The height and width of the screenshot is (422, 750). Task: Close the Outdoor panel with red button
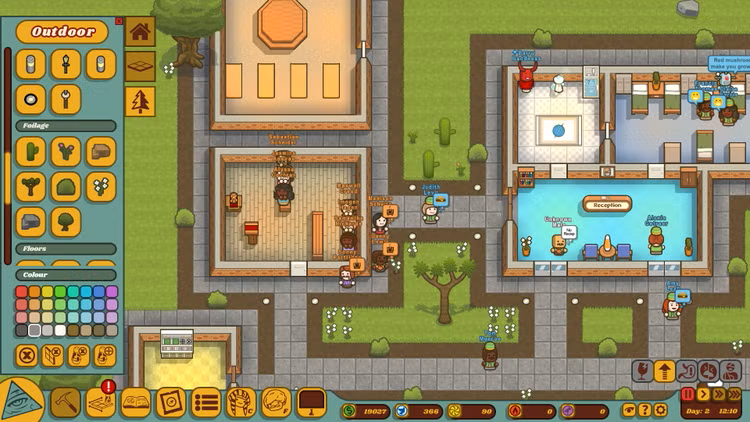[x=120, y=20]
